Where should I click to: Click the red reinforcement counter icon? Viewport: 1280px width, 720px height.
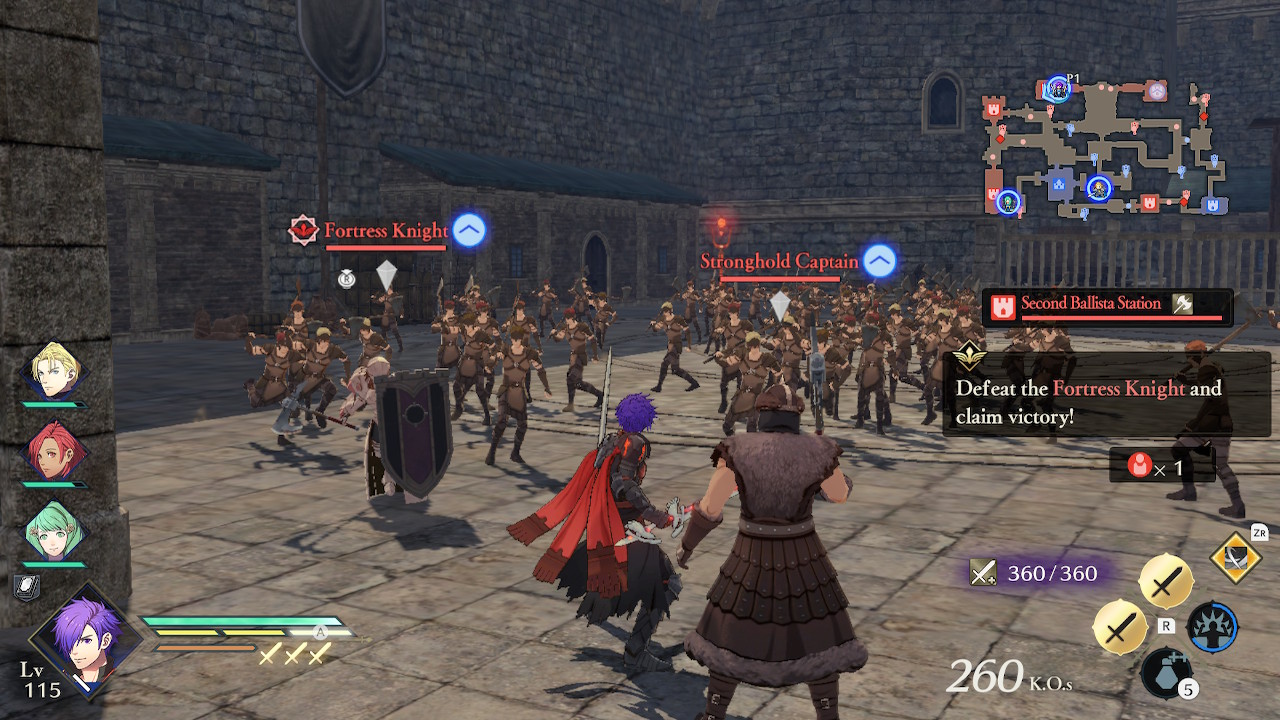point(1139,465)
